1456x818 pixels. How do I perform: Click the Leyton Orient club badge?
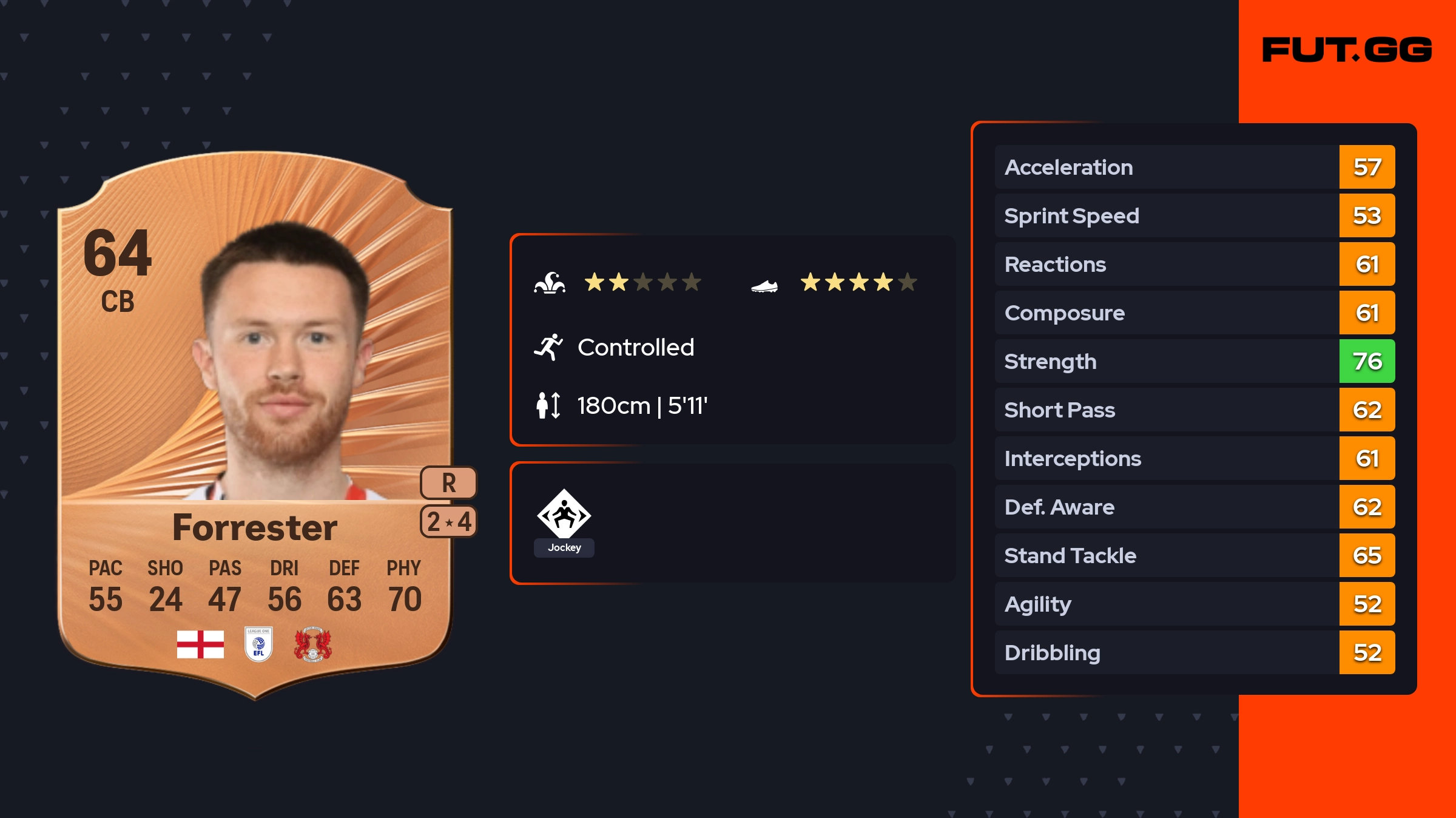[x=312, y=644]
